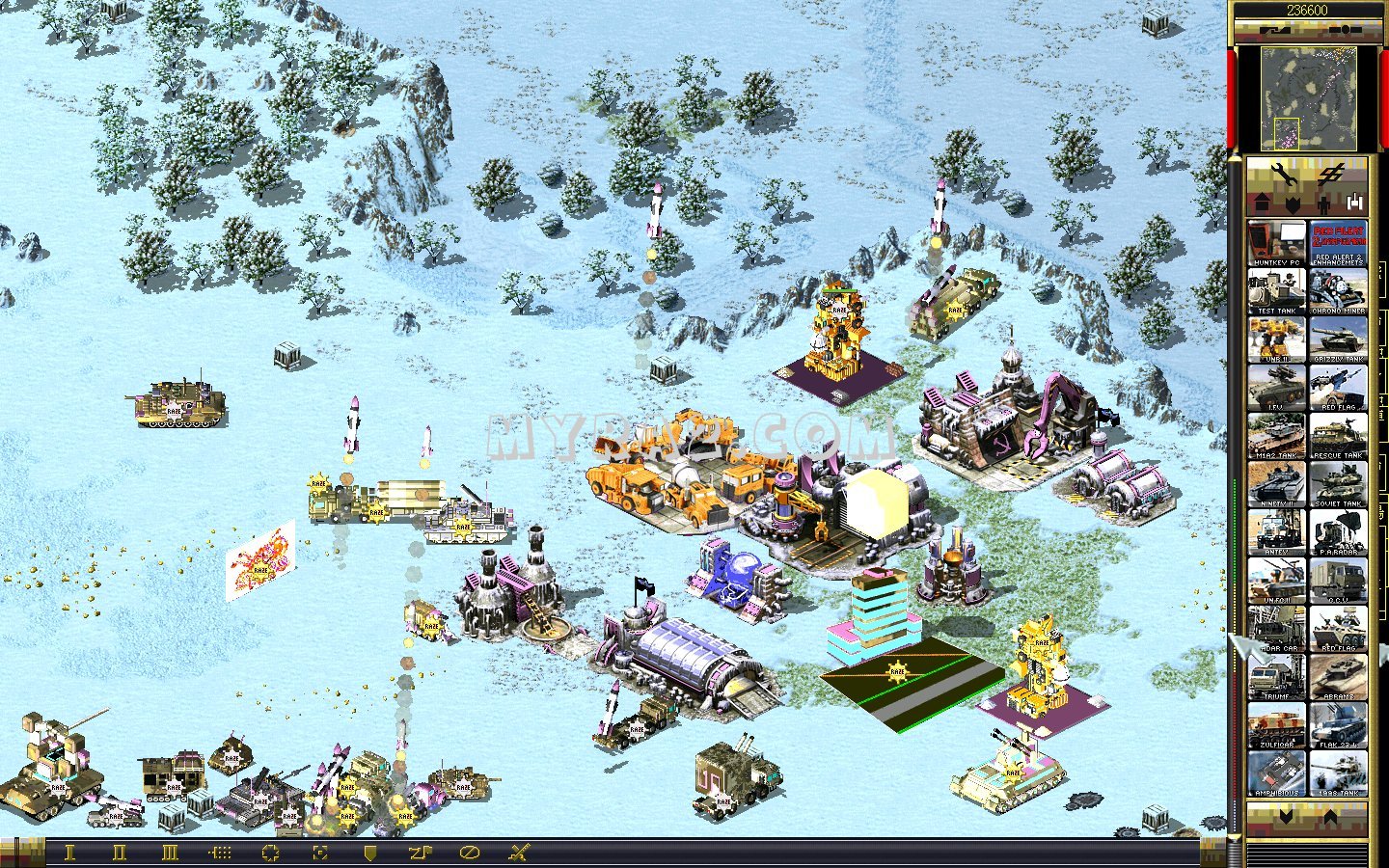Select the Test Tank cameo
The image size is (1389, 868).
coord(1276,291)
